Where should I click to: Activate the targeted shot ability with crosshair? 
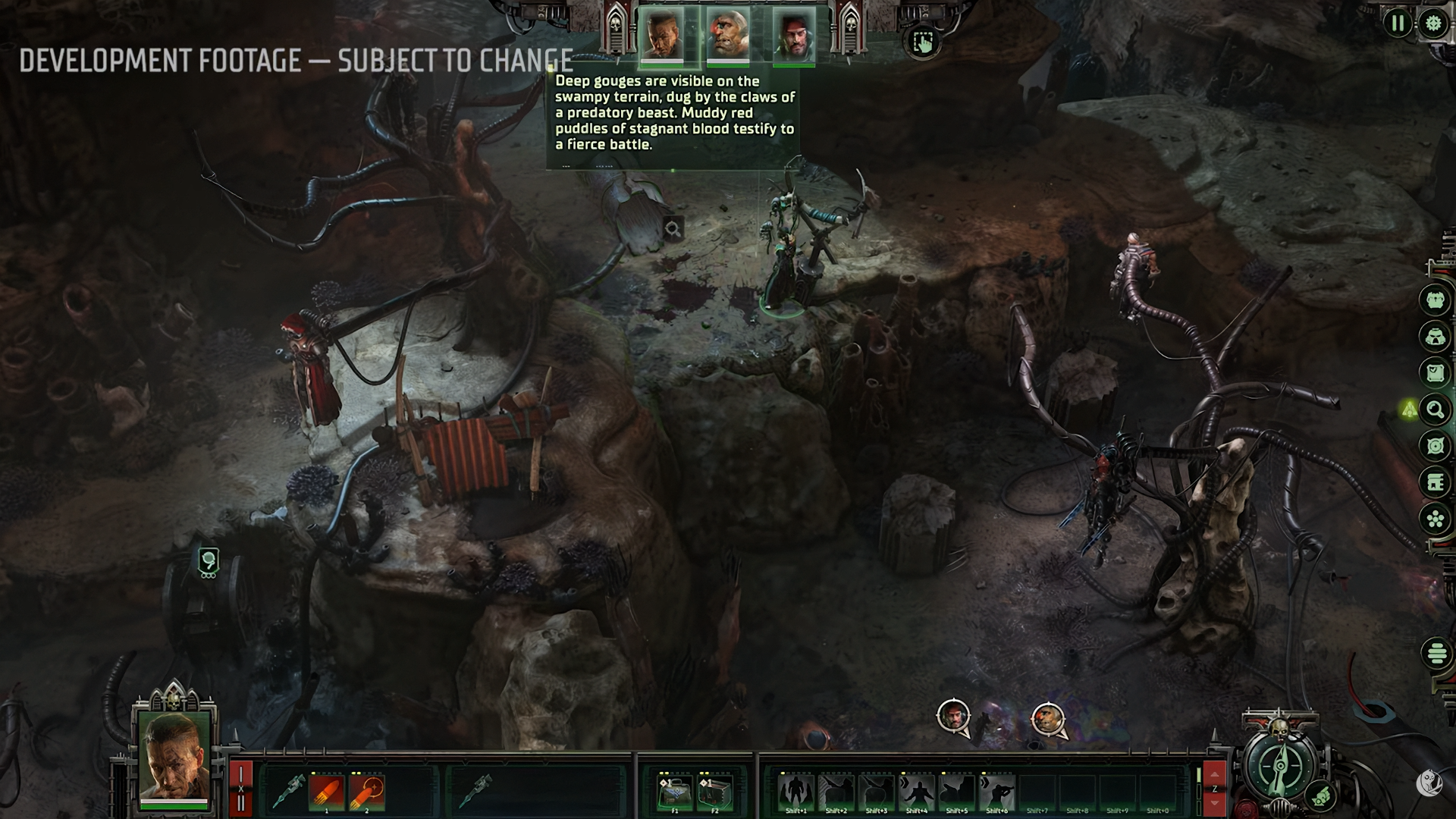(x=367, y=792)
